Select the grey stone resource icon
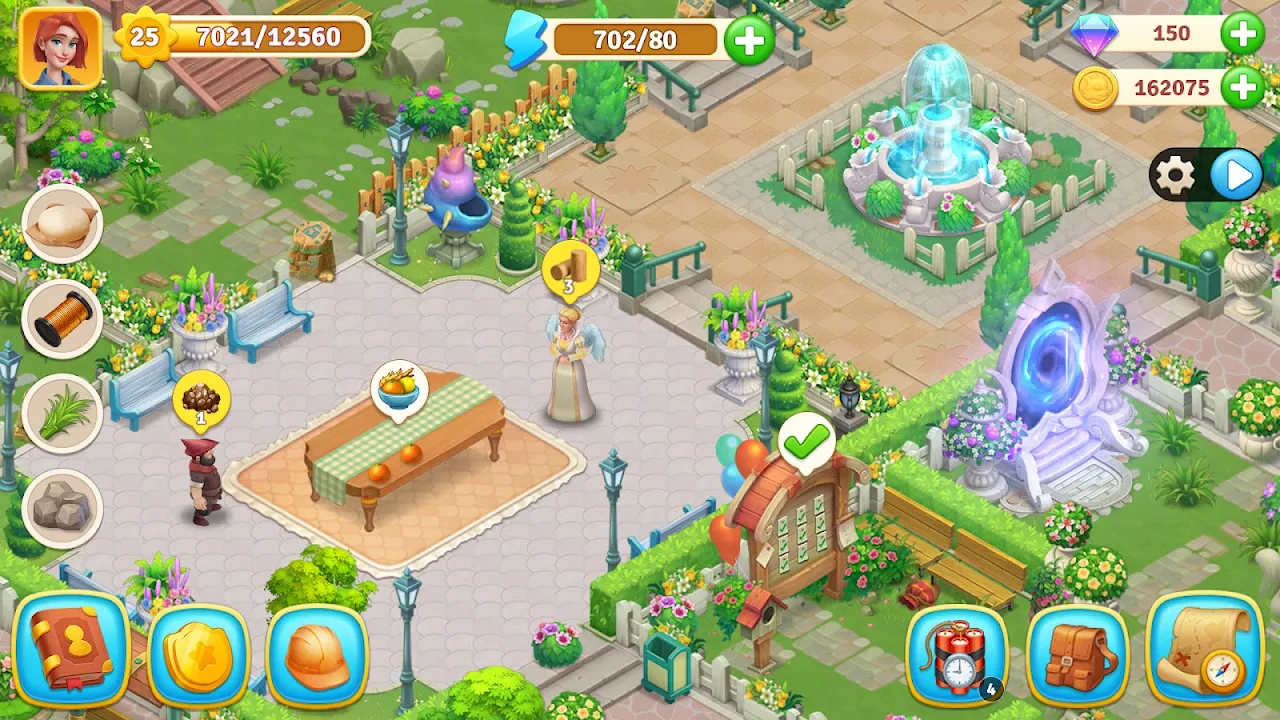Viewport: 1280px width, 720px height. pos(62,507)
